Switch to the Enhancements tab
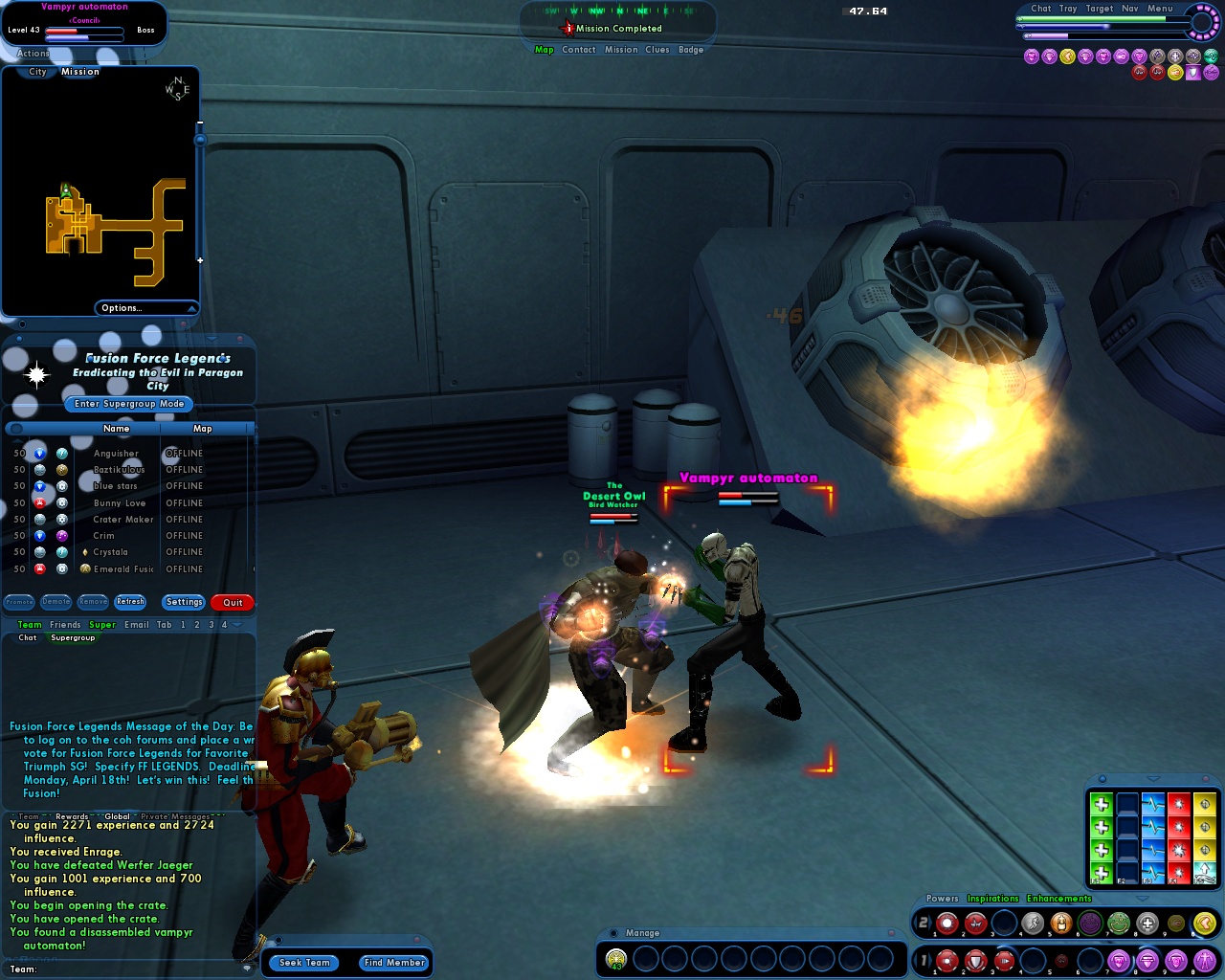This screenshot has height=980, width=1225. tap(1060, 899)
